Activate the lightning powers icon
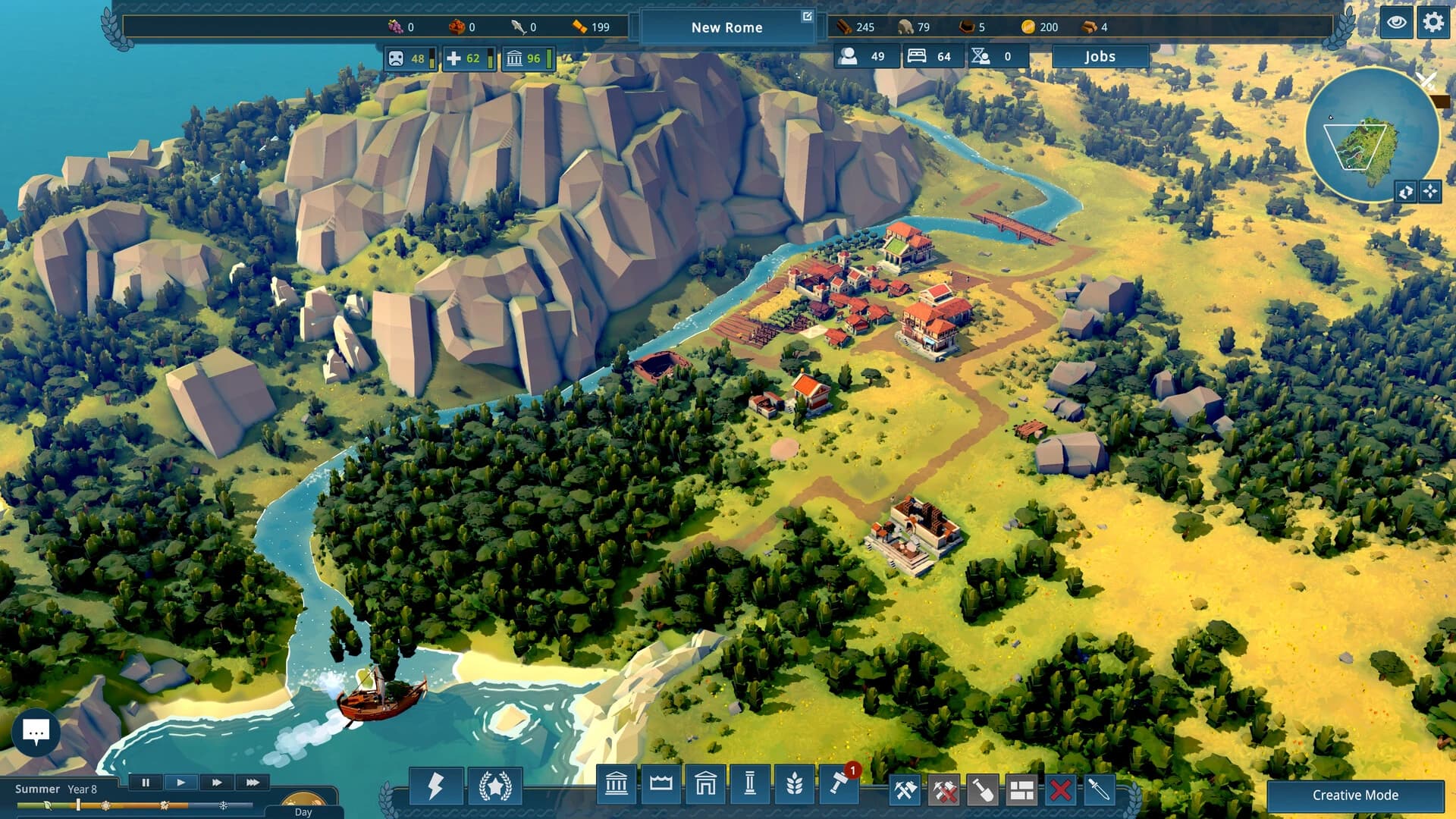The image size is (1456, 819). [435, 787]
